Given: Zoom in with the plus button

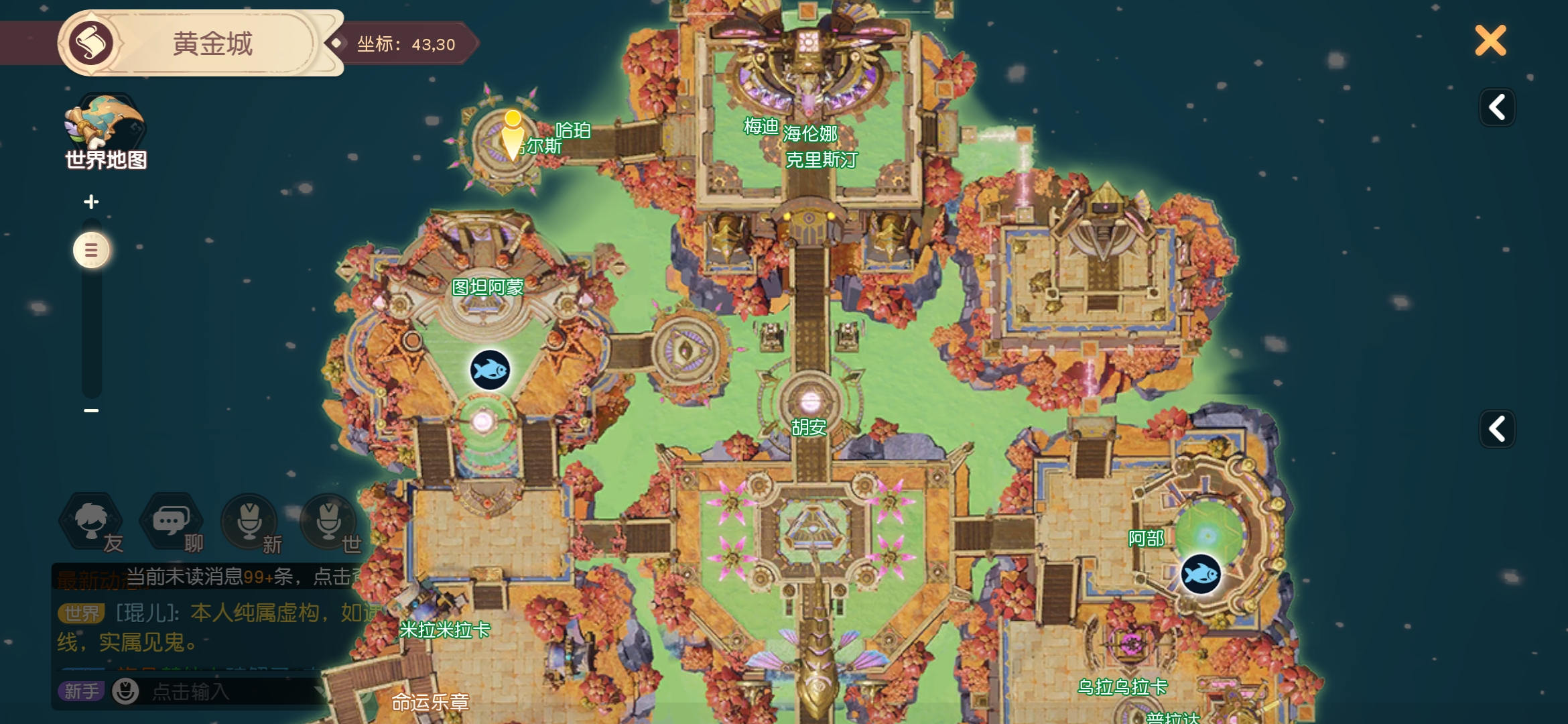Looking at the screenshot, I should coord(91,202).
